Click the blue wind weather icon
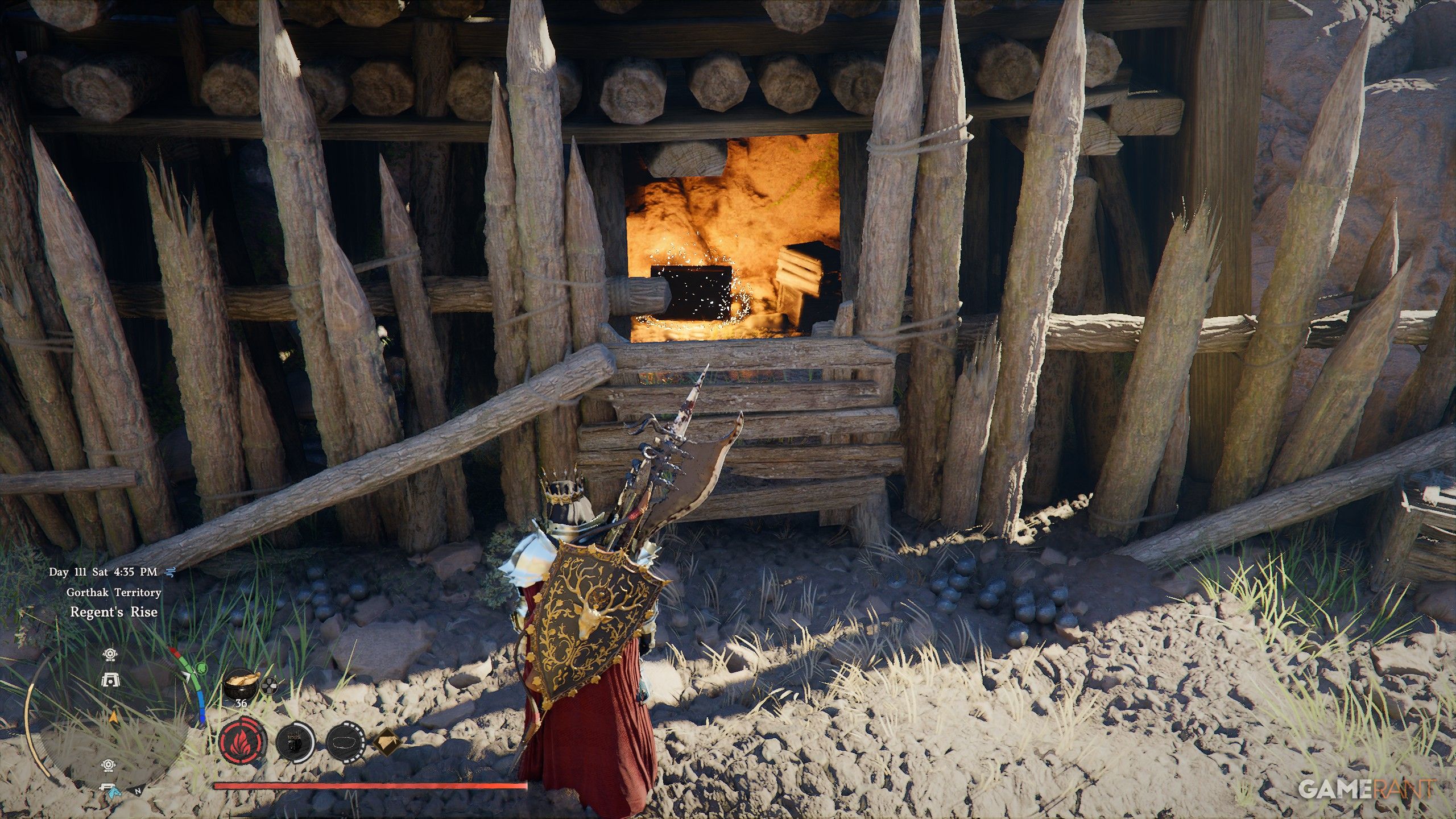Viewport: 1456px width, 819px height. (x=168, y=572)
